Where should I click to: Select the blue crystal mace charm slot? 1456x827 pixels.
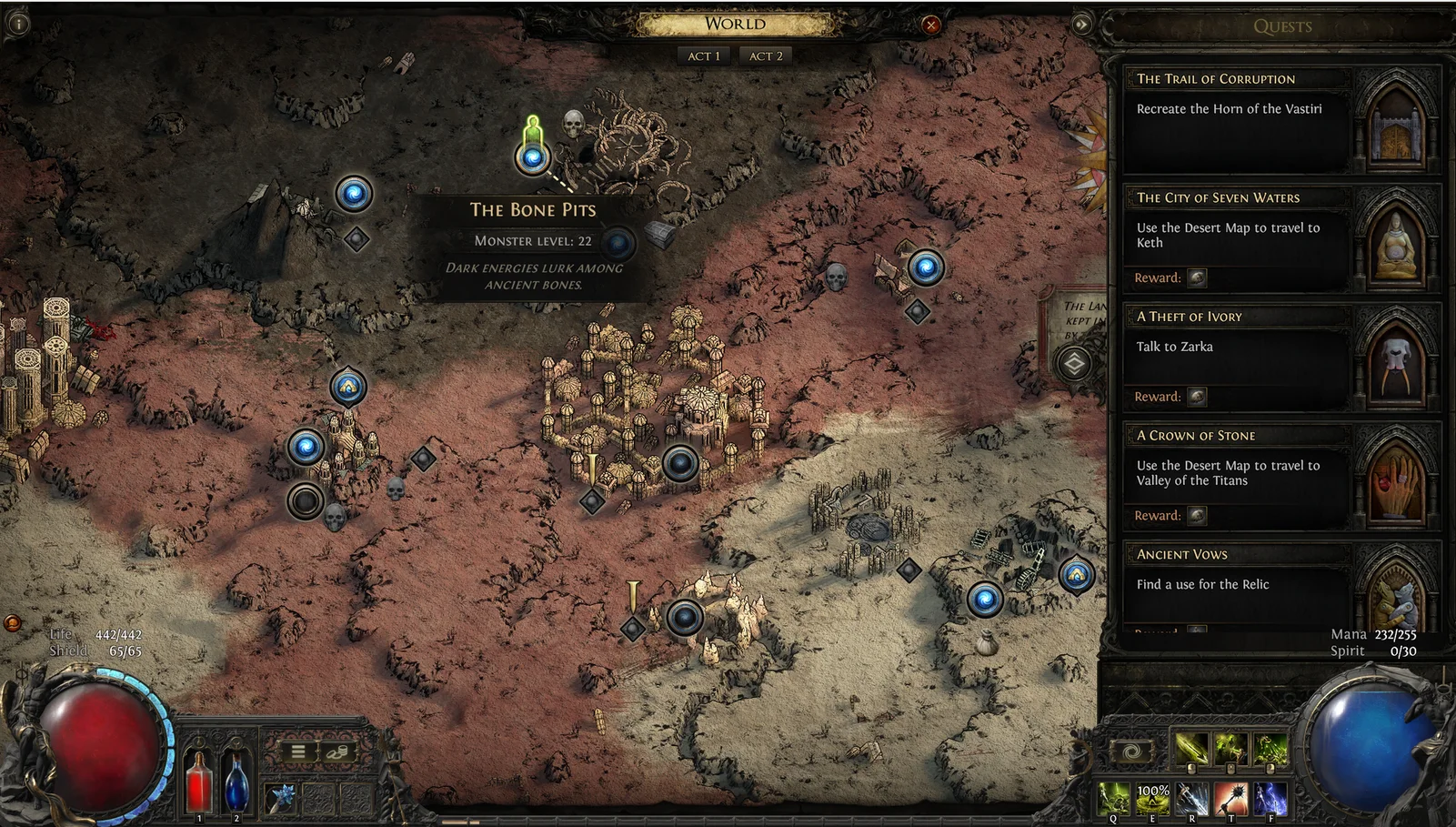pos(281,798)
